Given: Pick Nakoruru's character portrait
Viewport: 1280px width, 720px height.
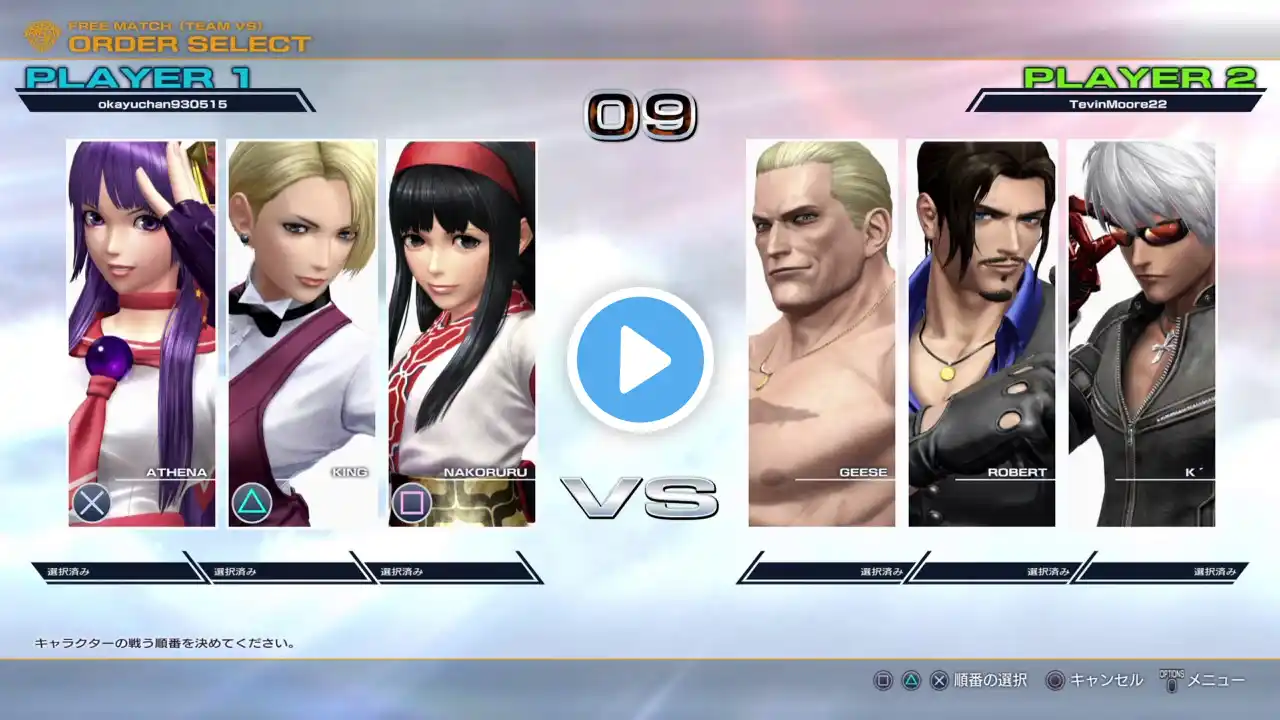Looking at the screenshot, I should point(461,333).
